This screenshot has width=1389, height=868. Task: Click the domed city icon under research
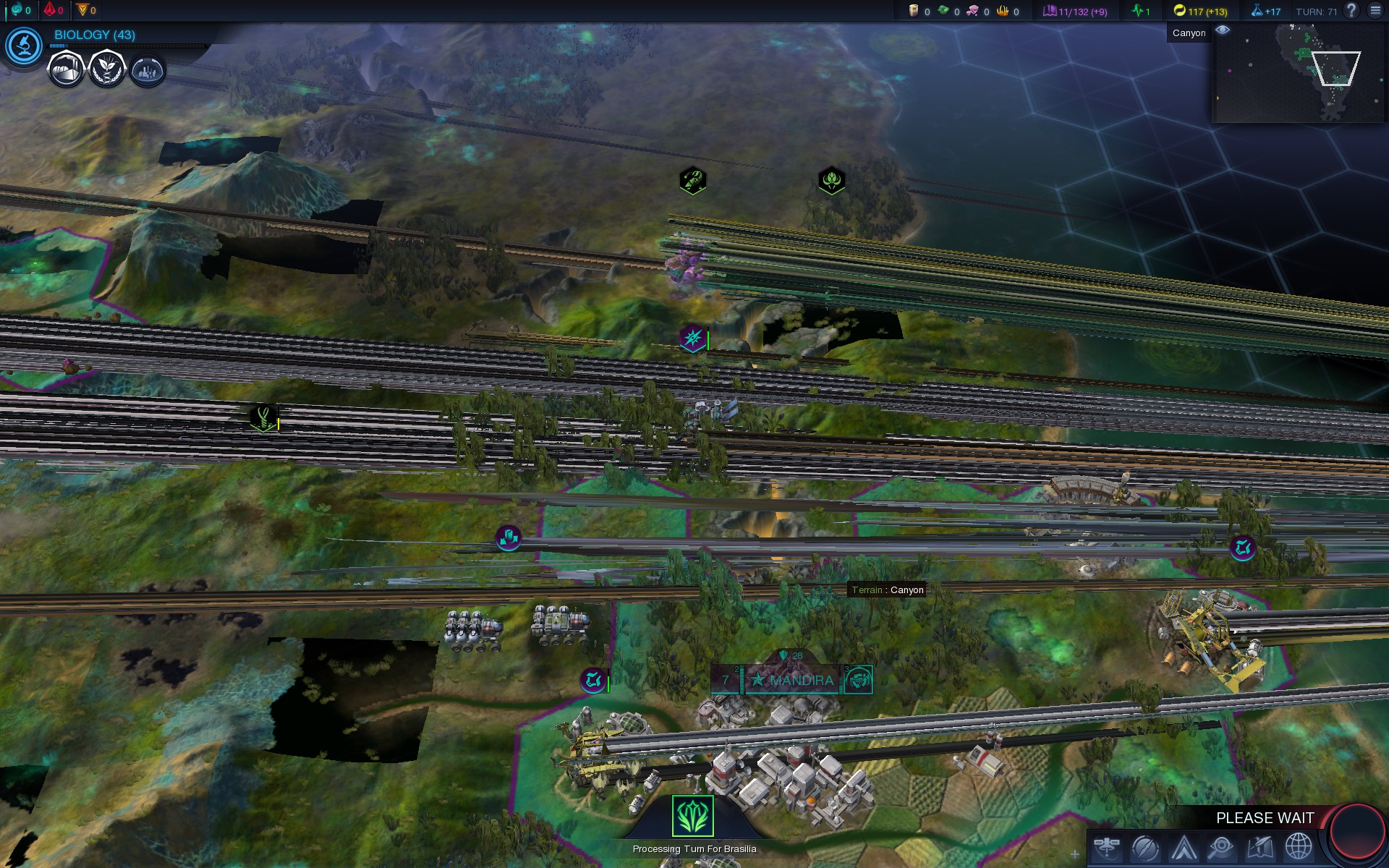pos(148,71)
